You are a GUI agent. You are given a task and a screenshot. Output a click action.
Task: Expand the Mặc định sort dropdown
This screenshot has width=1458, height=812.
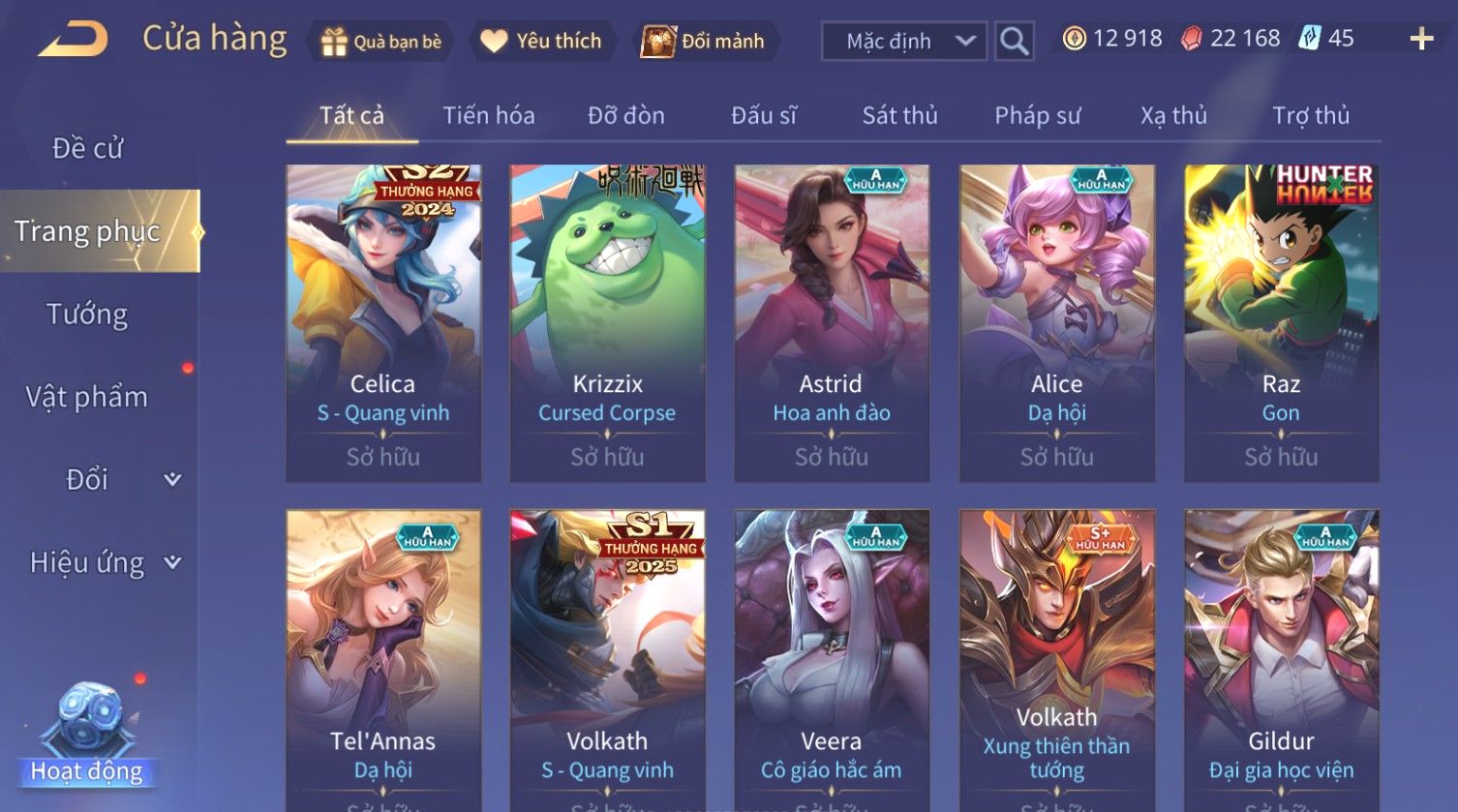[903, 42]
